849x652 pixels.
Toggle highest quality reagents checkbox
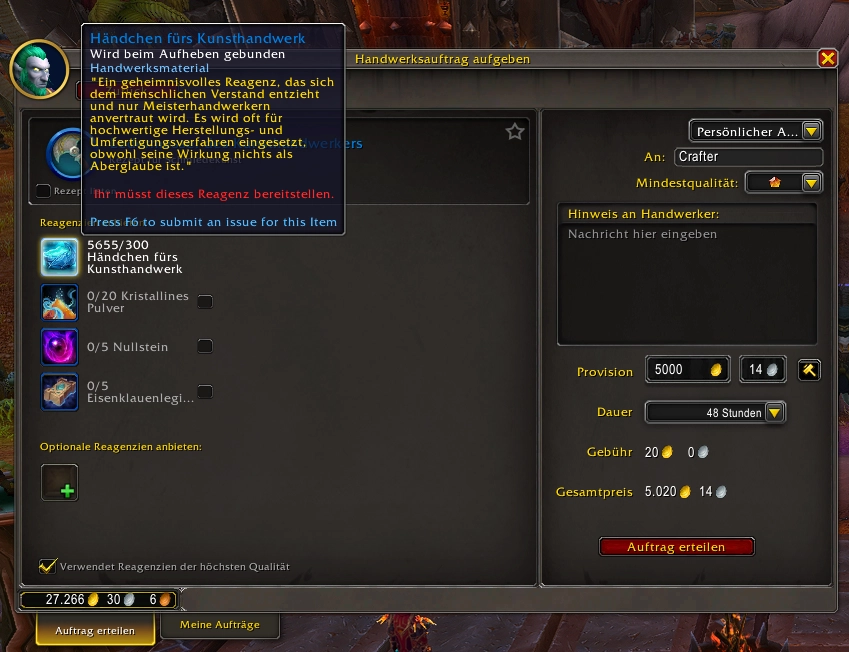click(47, 566)
